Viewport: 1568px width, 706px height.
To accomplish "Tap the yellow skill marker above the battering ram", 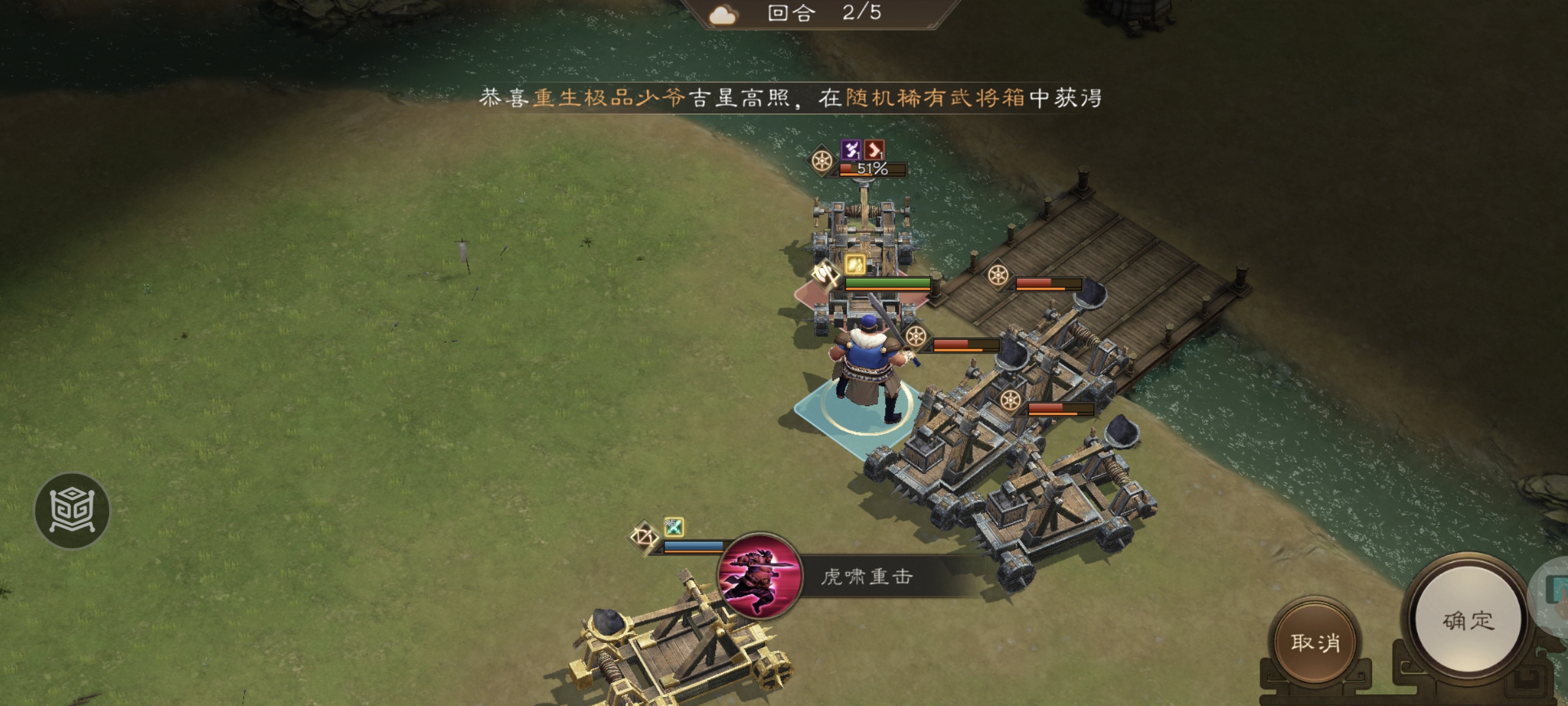I will coord(855,265).
